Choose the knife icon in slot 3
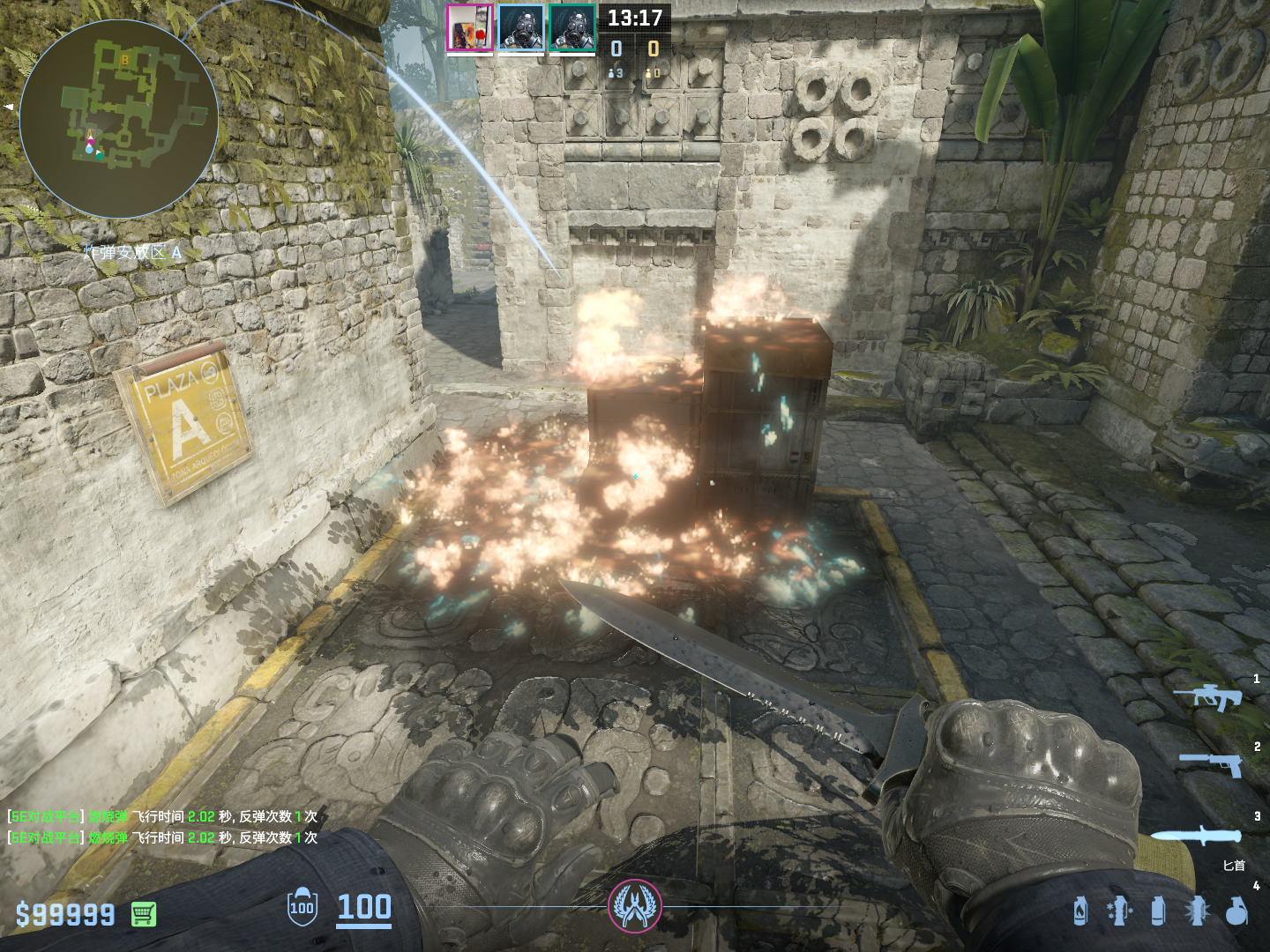The image size is (1270, 952). [x=1196, y=835]
